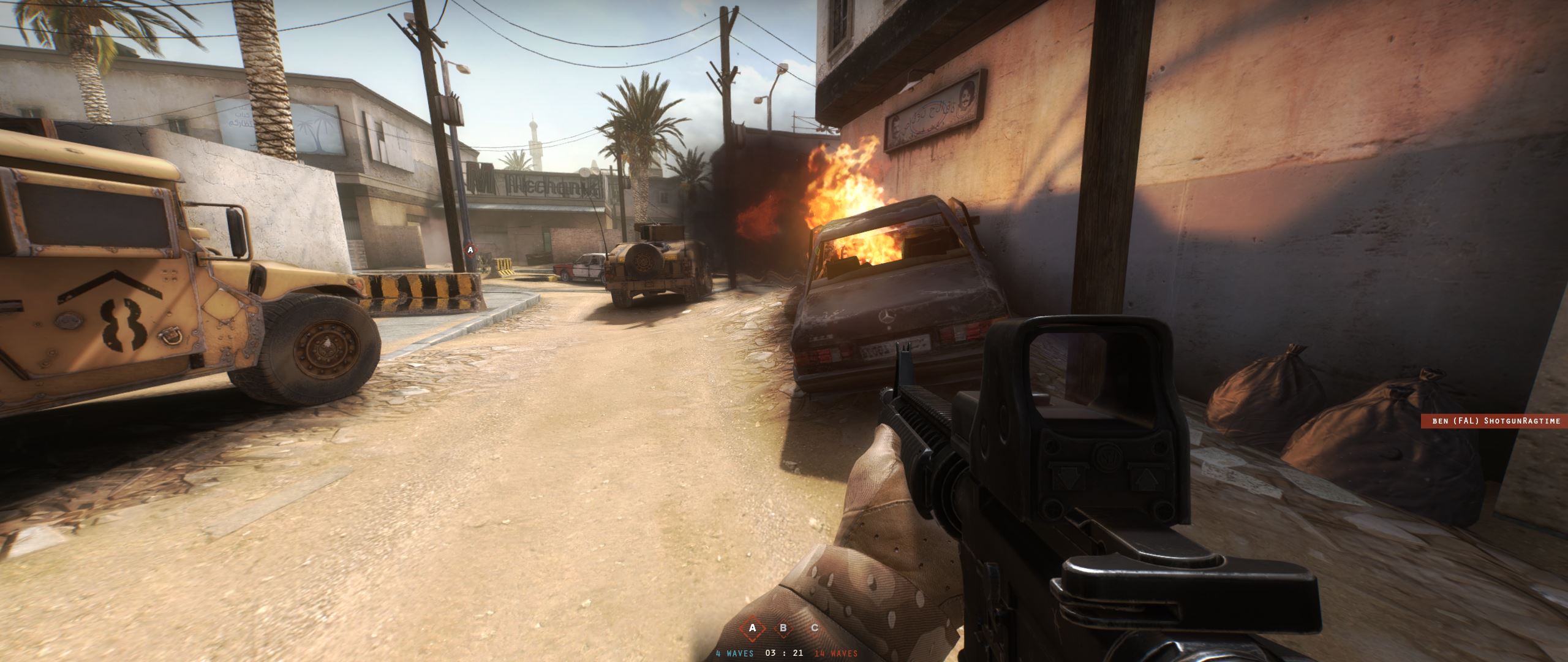Screen dimensions: 1568x662
Task: Click the floating objective A waypoint marker
Action: tap(470, 249)
